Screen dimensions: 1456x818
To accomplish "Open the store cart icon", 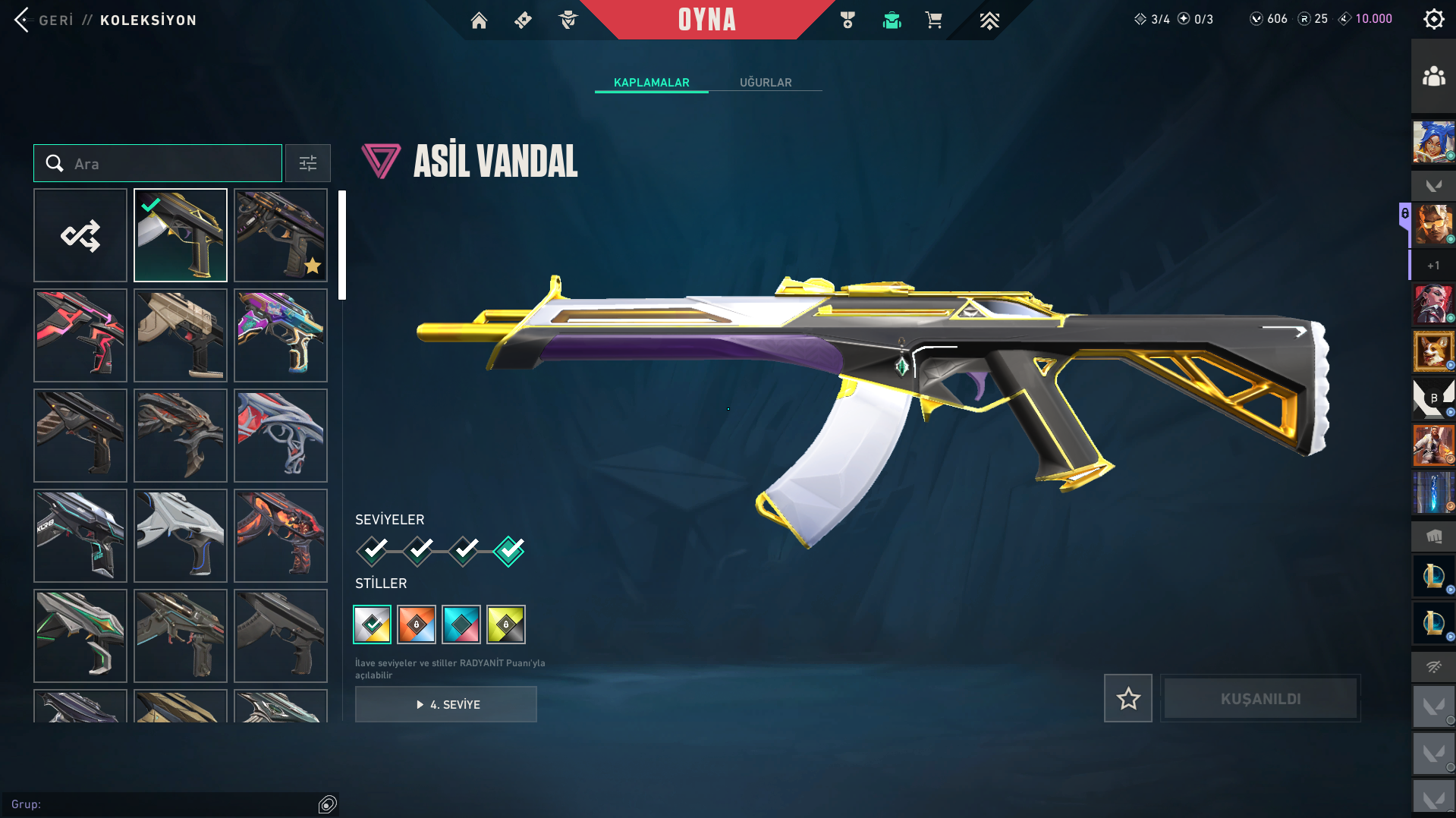I will tap(933, 20).
